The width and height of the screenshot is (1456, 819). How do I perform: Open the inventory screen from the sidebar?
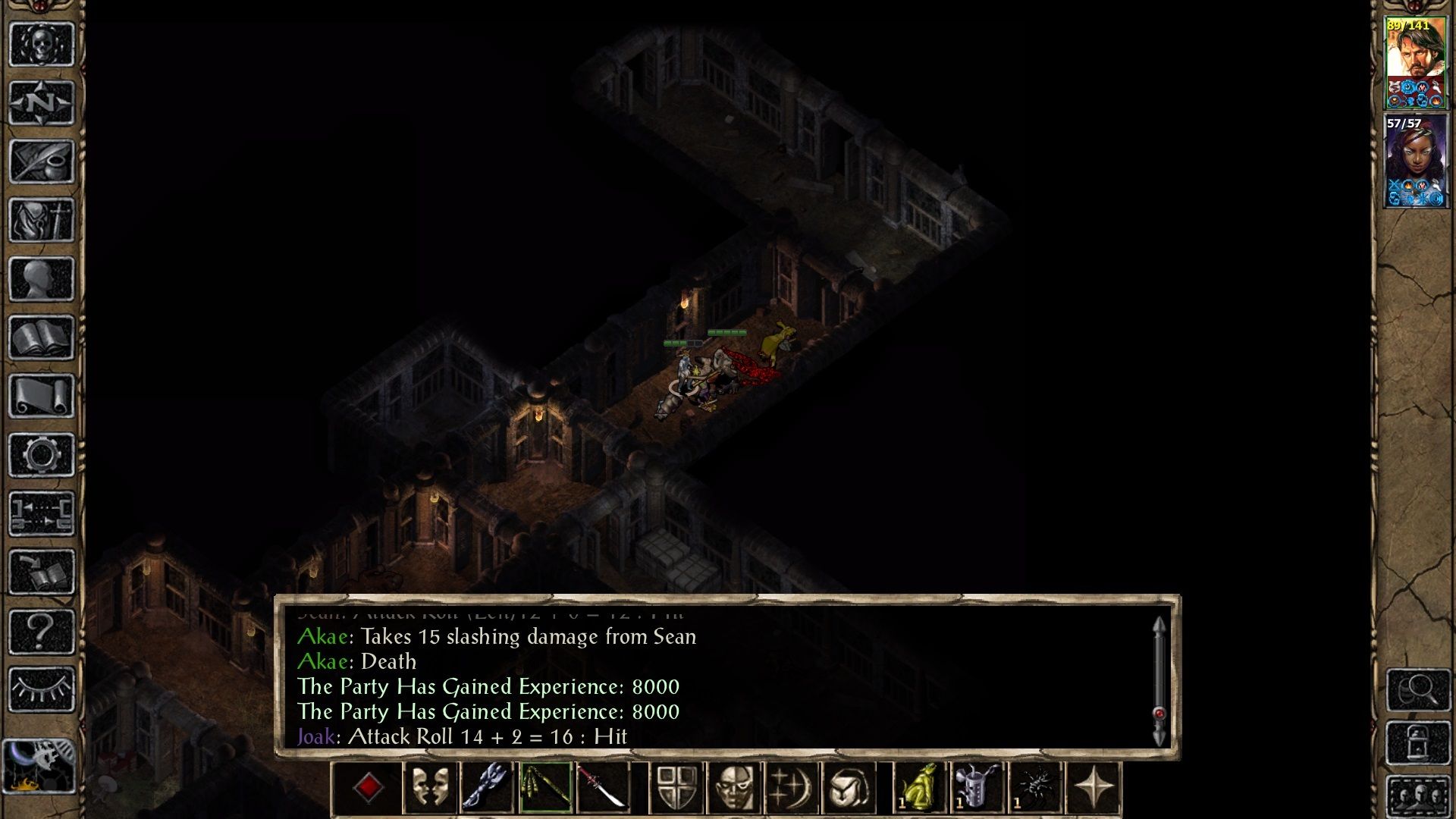[42, 220]
